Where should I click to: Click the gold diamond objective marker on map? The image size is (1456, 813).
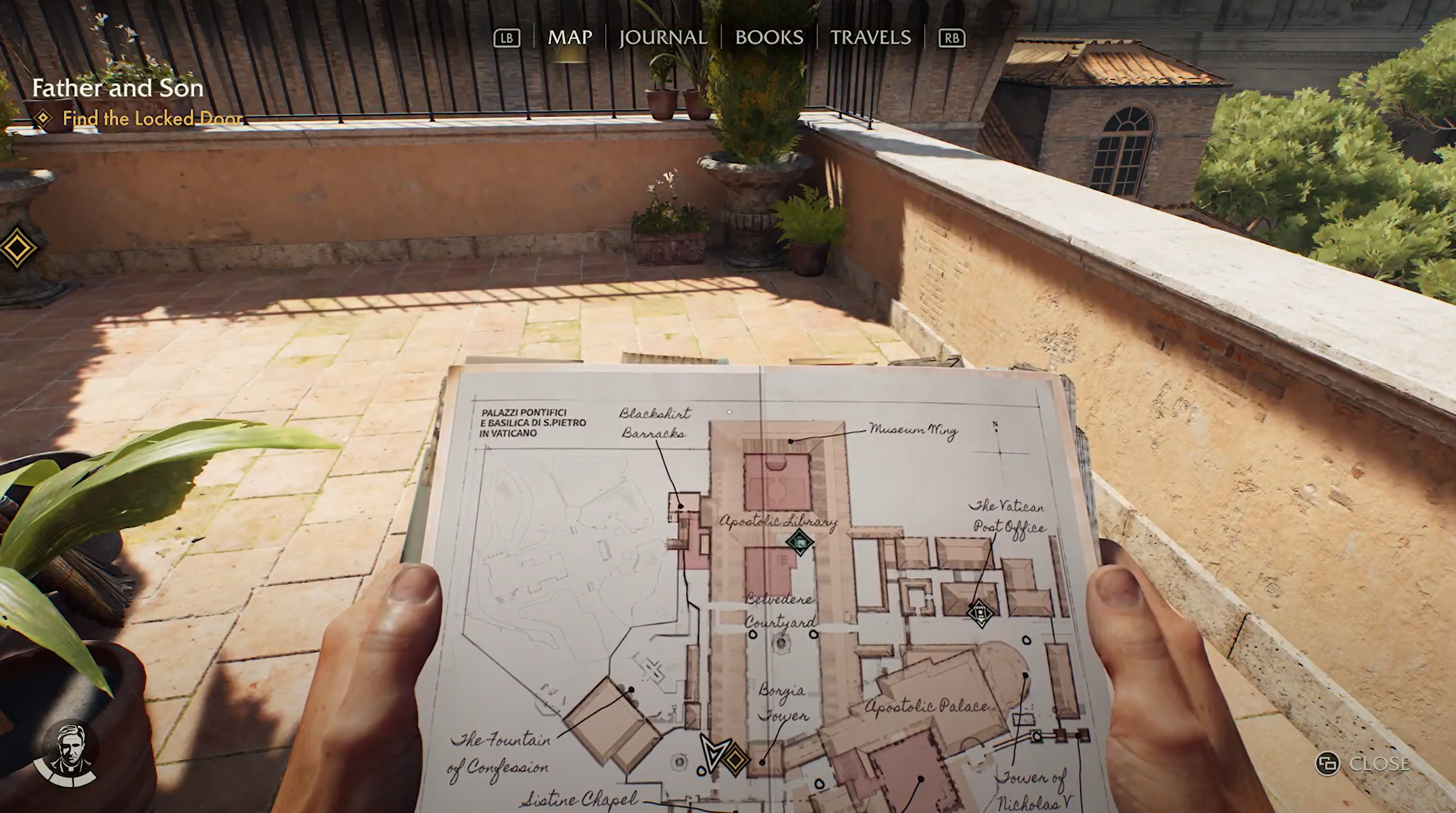point(735,759)
